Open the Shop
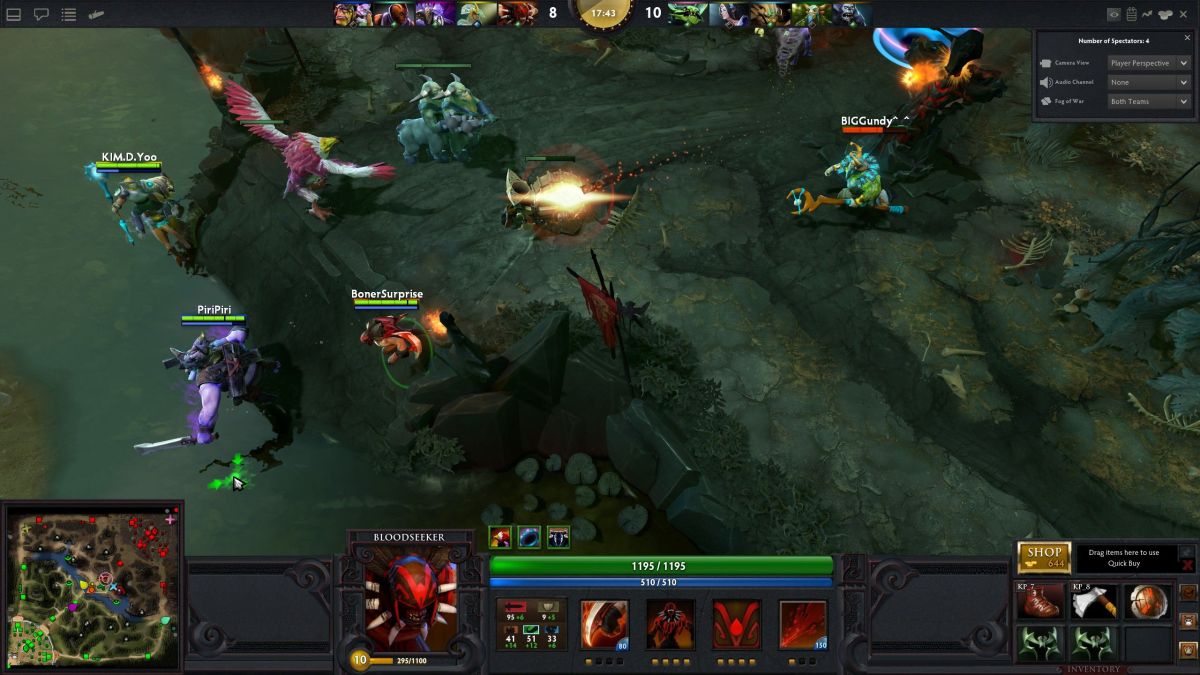Screen dimensions: 1200x675 click(x=1044, y=557)
